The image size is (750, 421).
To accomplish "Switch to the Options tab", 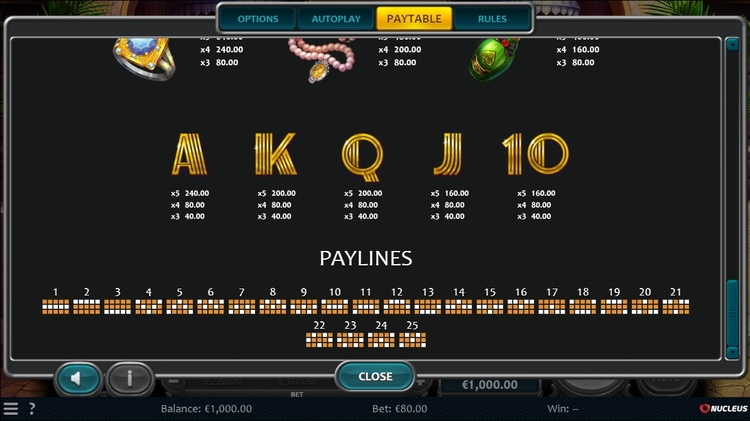I will [x=258, y=19].
